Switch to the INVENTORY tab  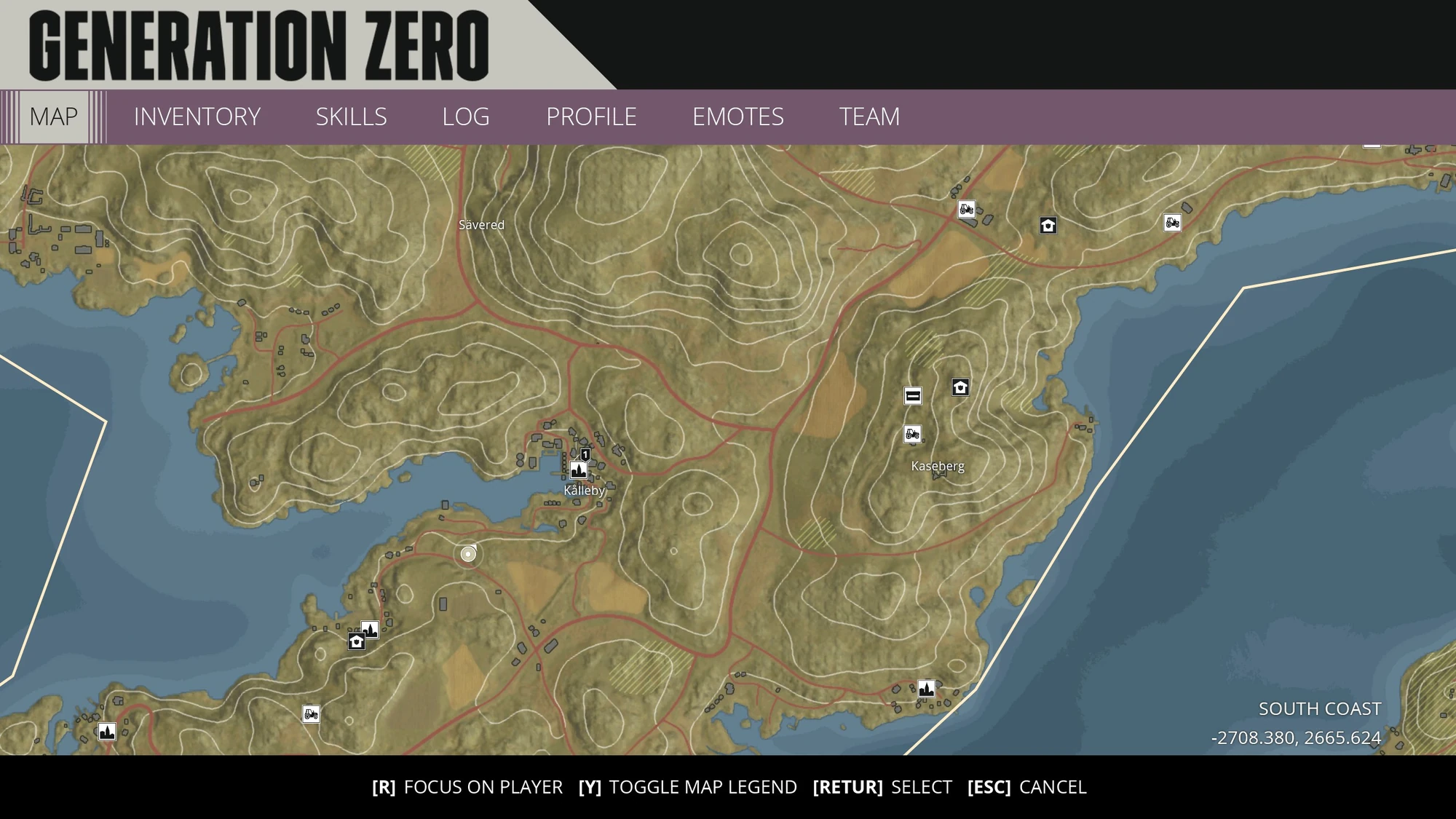tap(197, 116)
